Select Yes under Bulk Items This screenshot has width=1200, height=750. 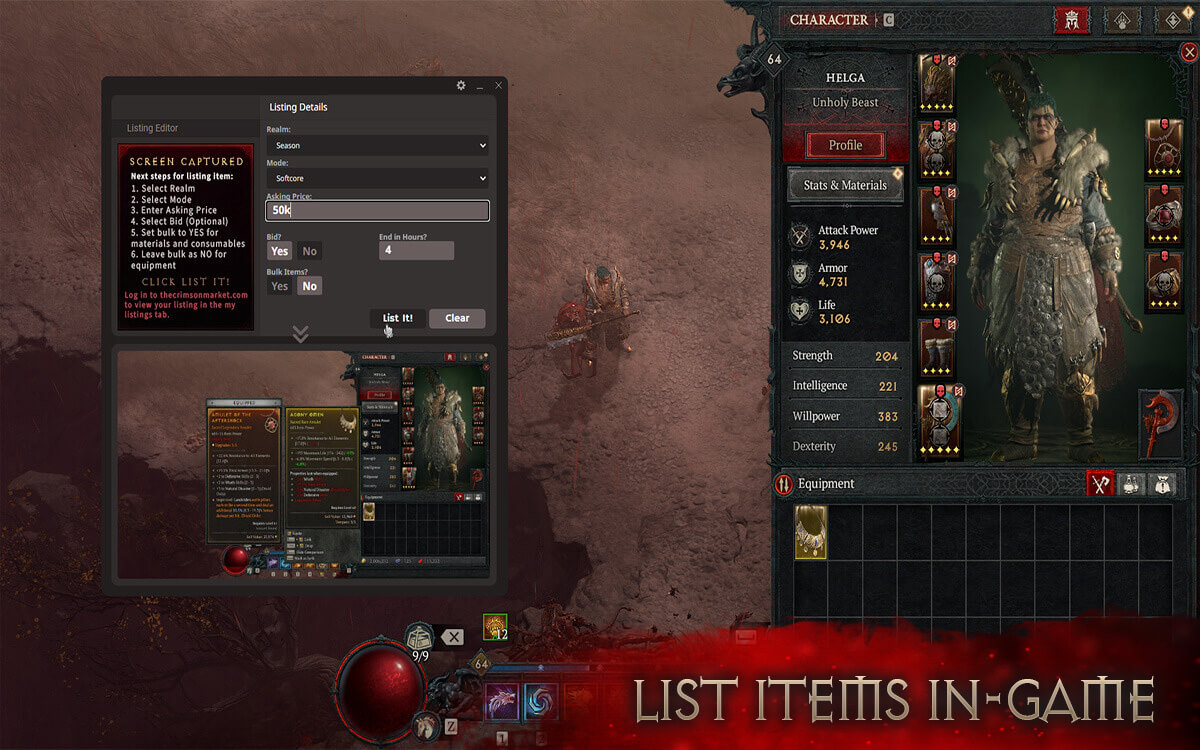280,286
